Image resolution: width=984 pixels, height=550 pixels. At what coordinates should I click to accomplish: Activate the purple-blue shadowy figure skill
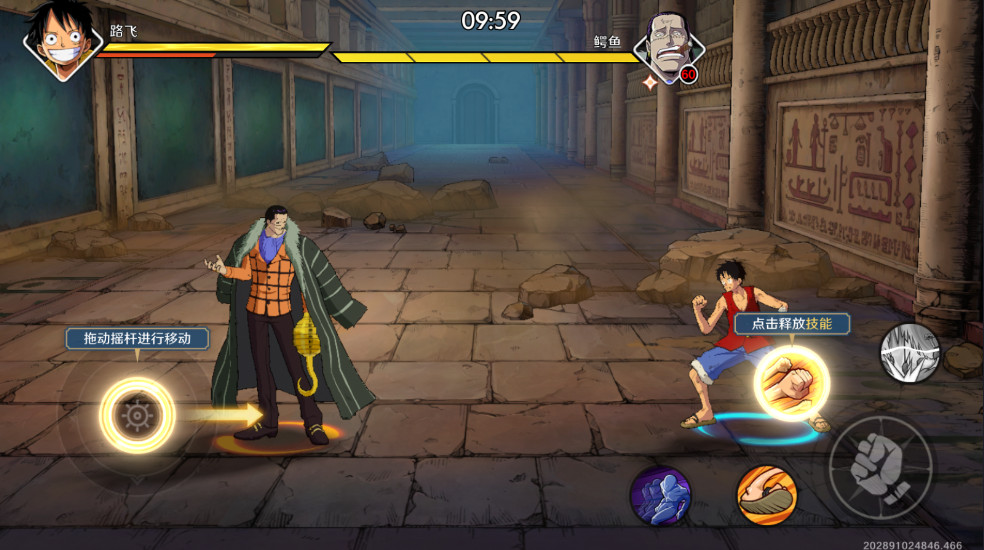[660, 495]
